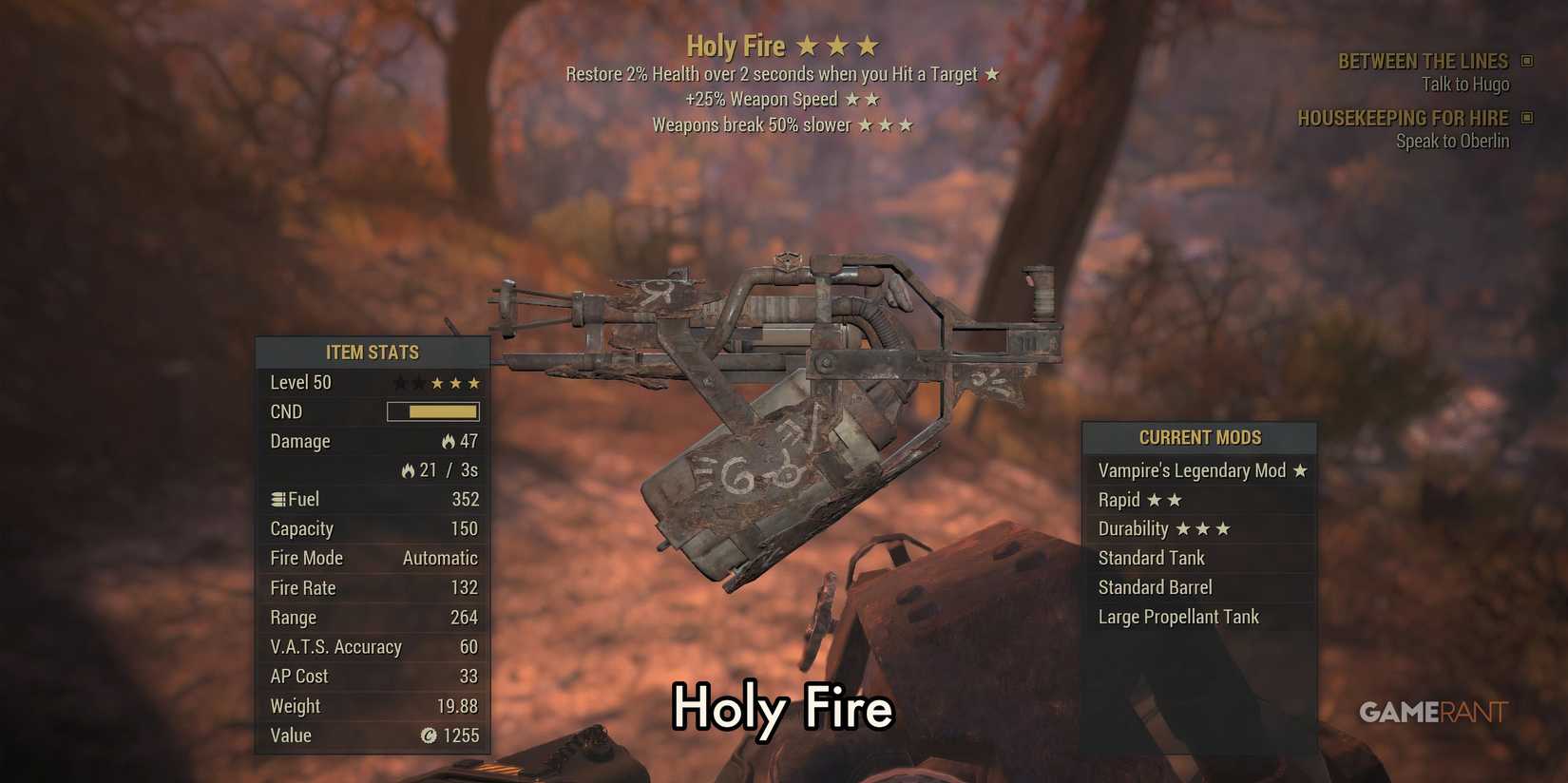Click the Holy Fire weapon model

click(x=789, y=399)
